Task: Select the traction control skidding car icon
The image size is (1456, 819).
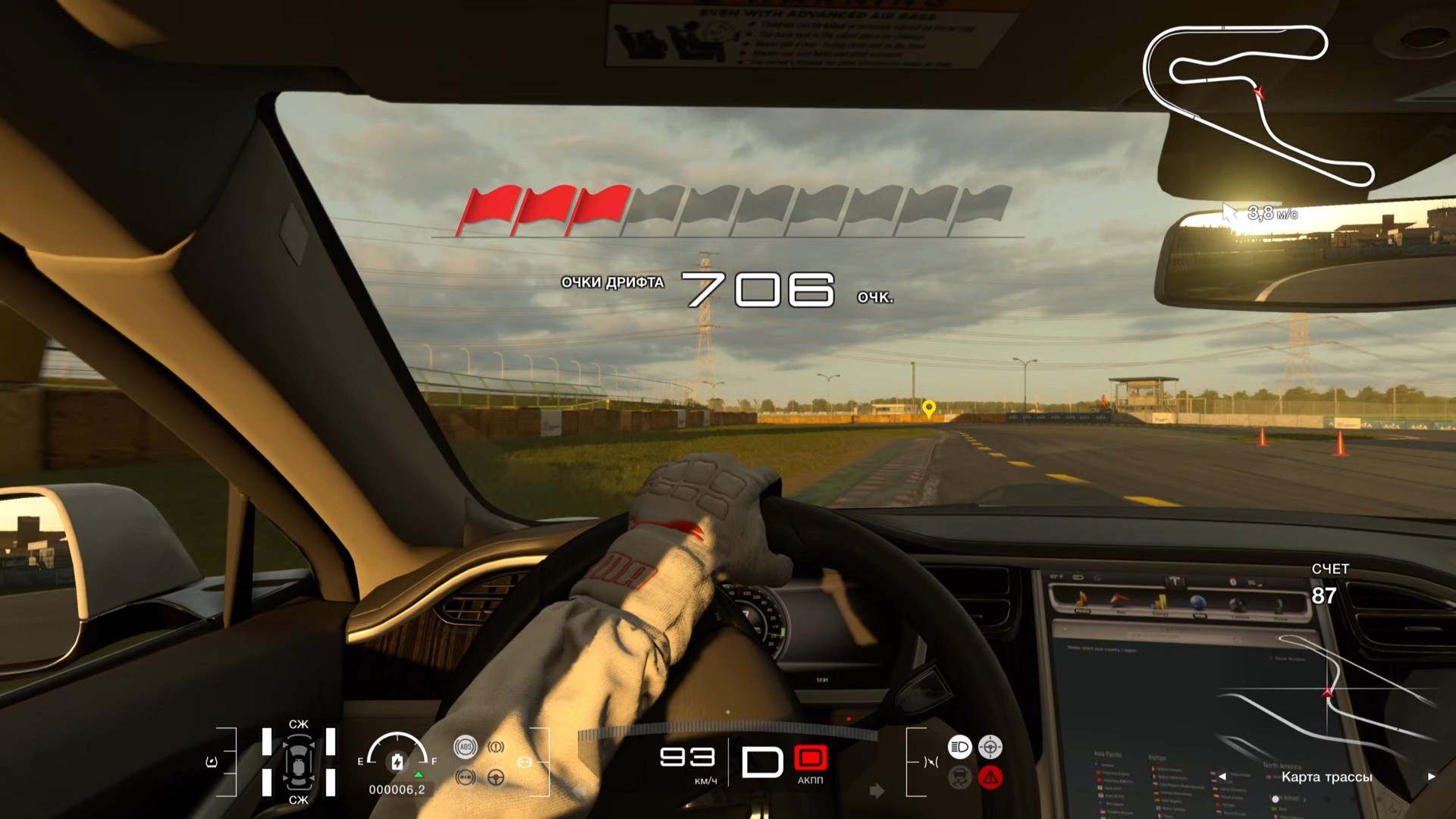Action: pos(959,777)
